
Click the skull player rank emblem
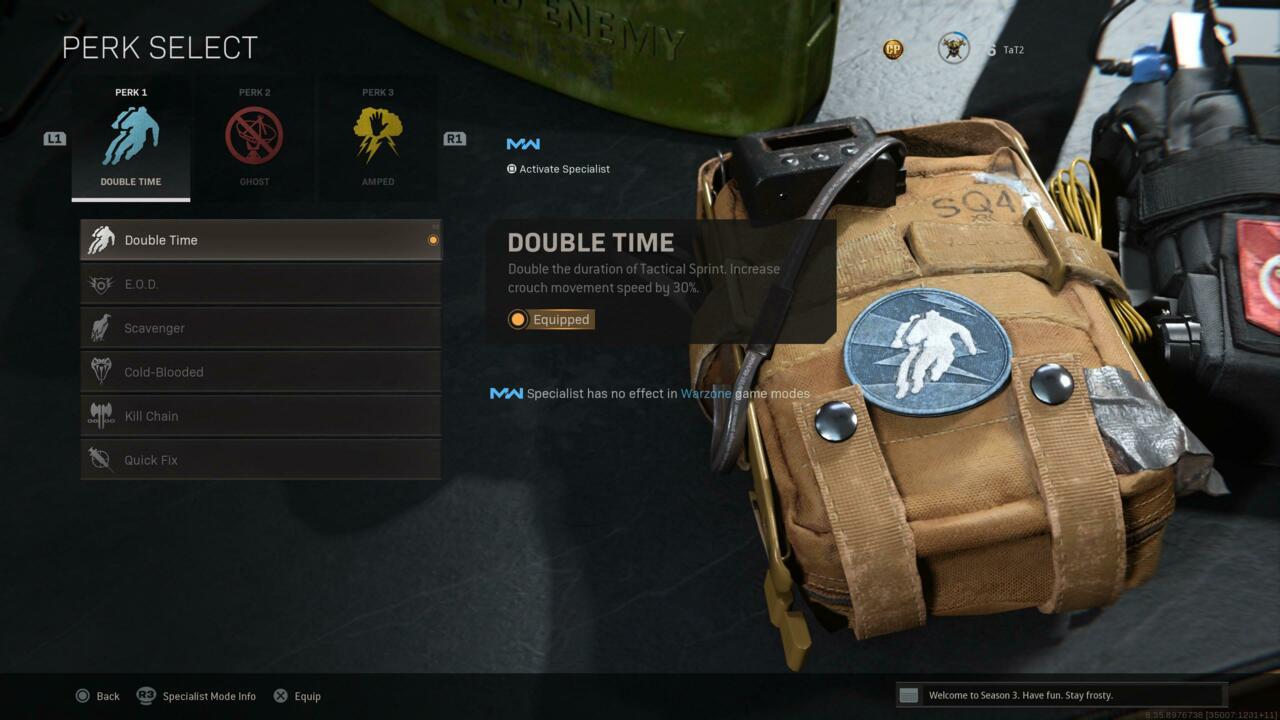pos(953,48)
